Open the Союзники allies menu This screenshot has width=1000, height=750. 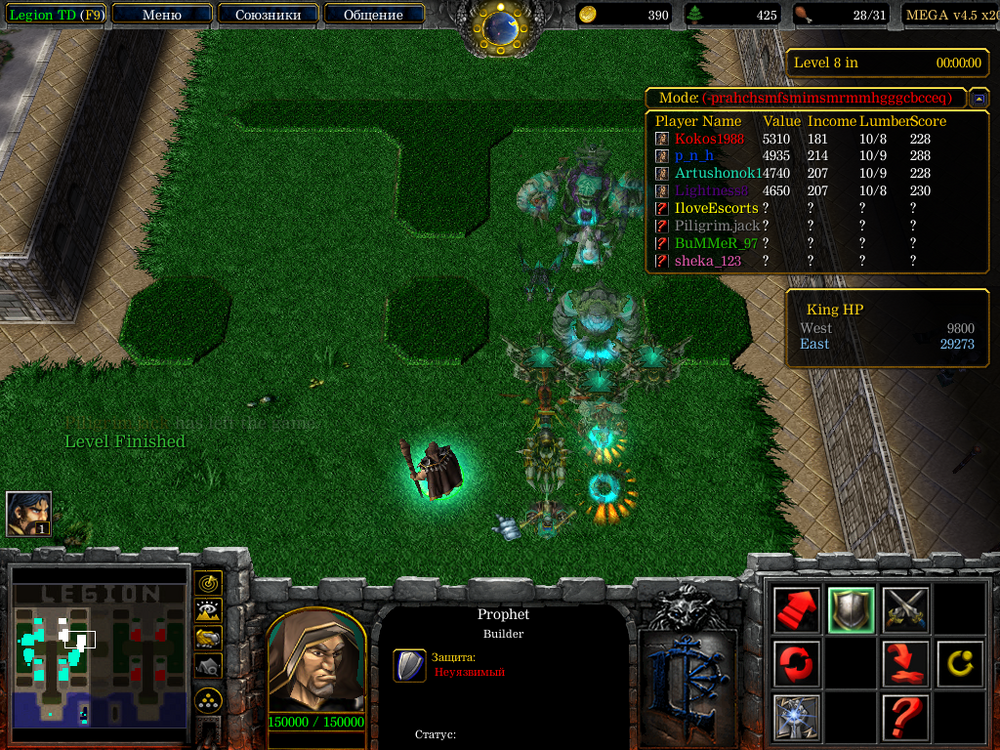click(266, 15)
